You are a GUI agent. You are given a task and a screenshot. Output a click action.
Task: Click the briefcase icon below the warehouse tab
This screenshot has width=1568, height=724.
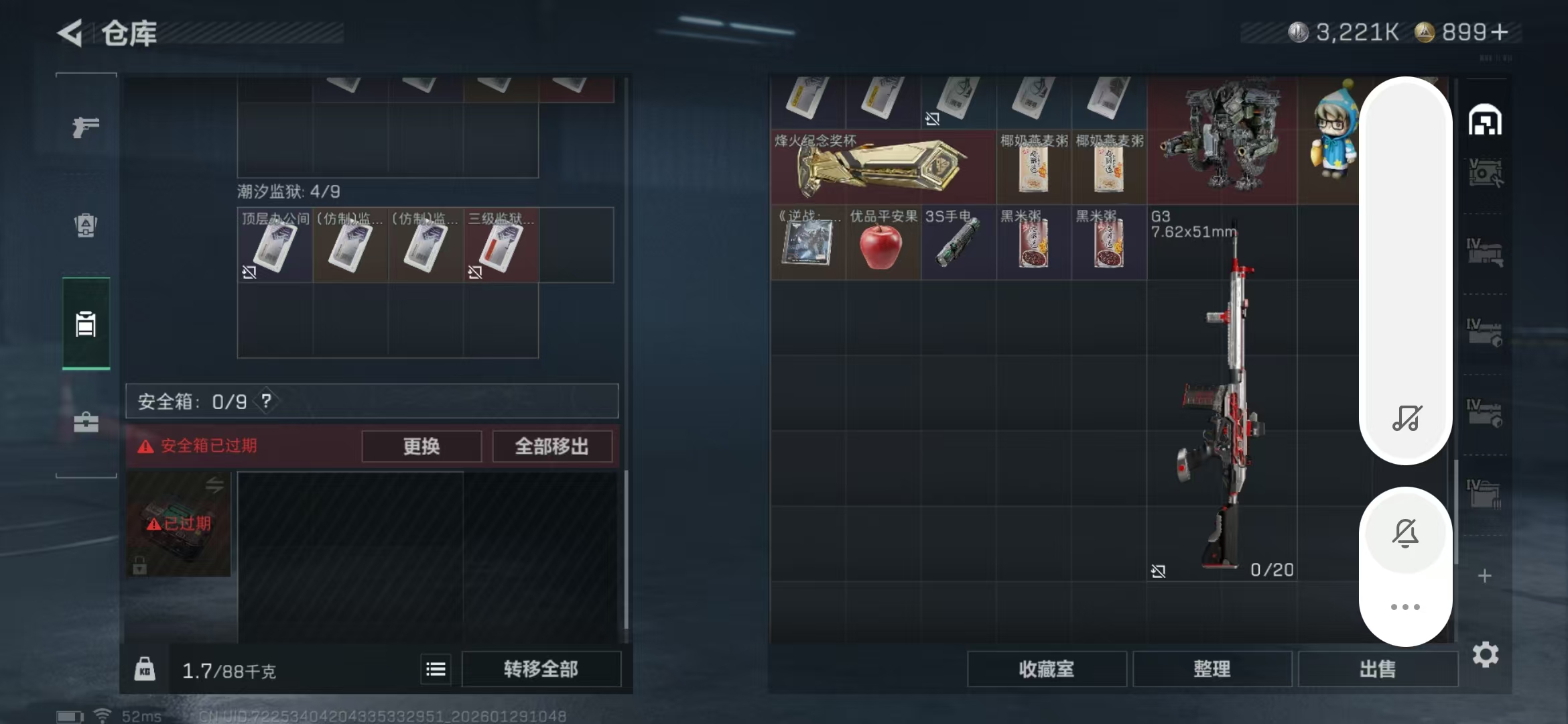tap(85, 424)
